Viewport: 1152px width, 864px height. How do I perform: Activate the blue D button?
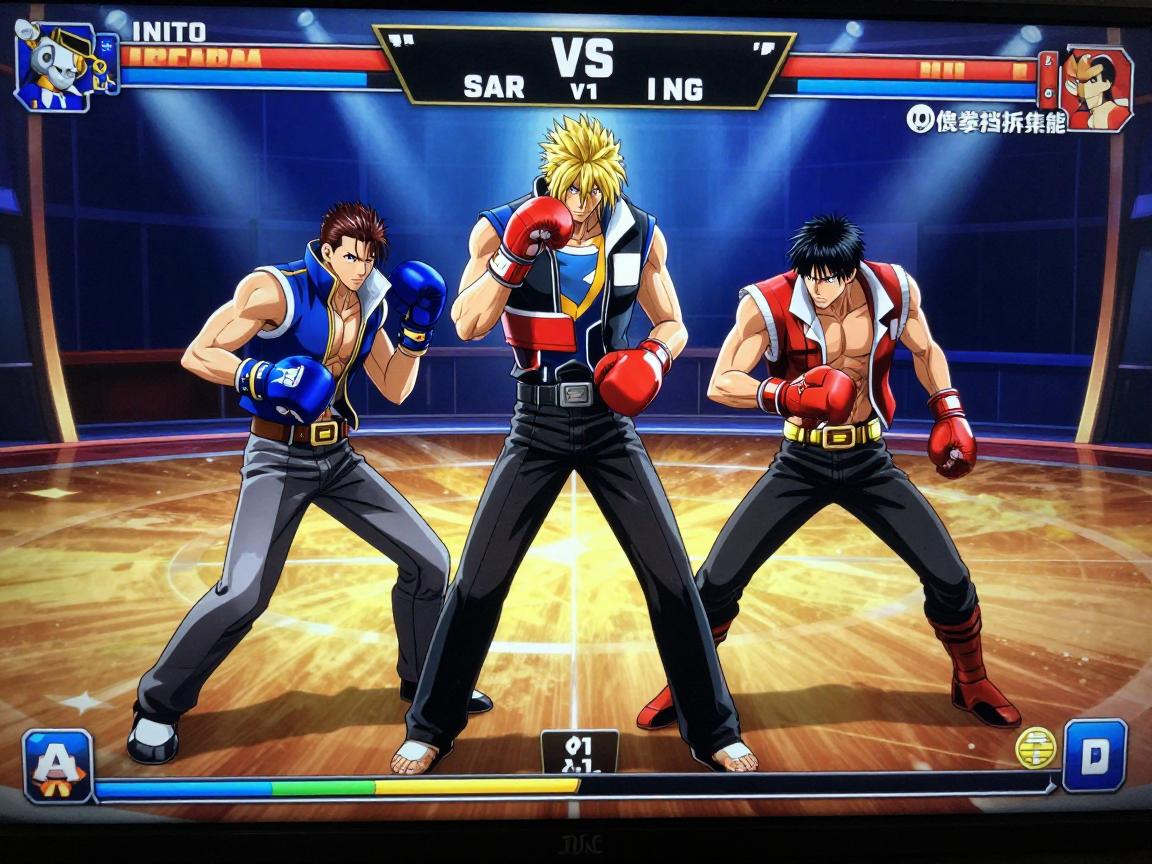pos(1094,756)
